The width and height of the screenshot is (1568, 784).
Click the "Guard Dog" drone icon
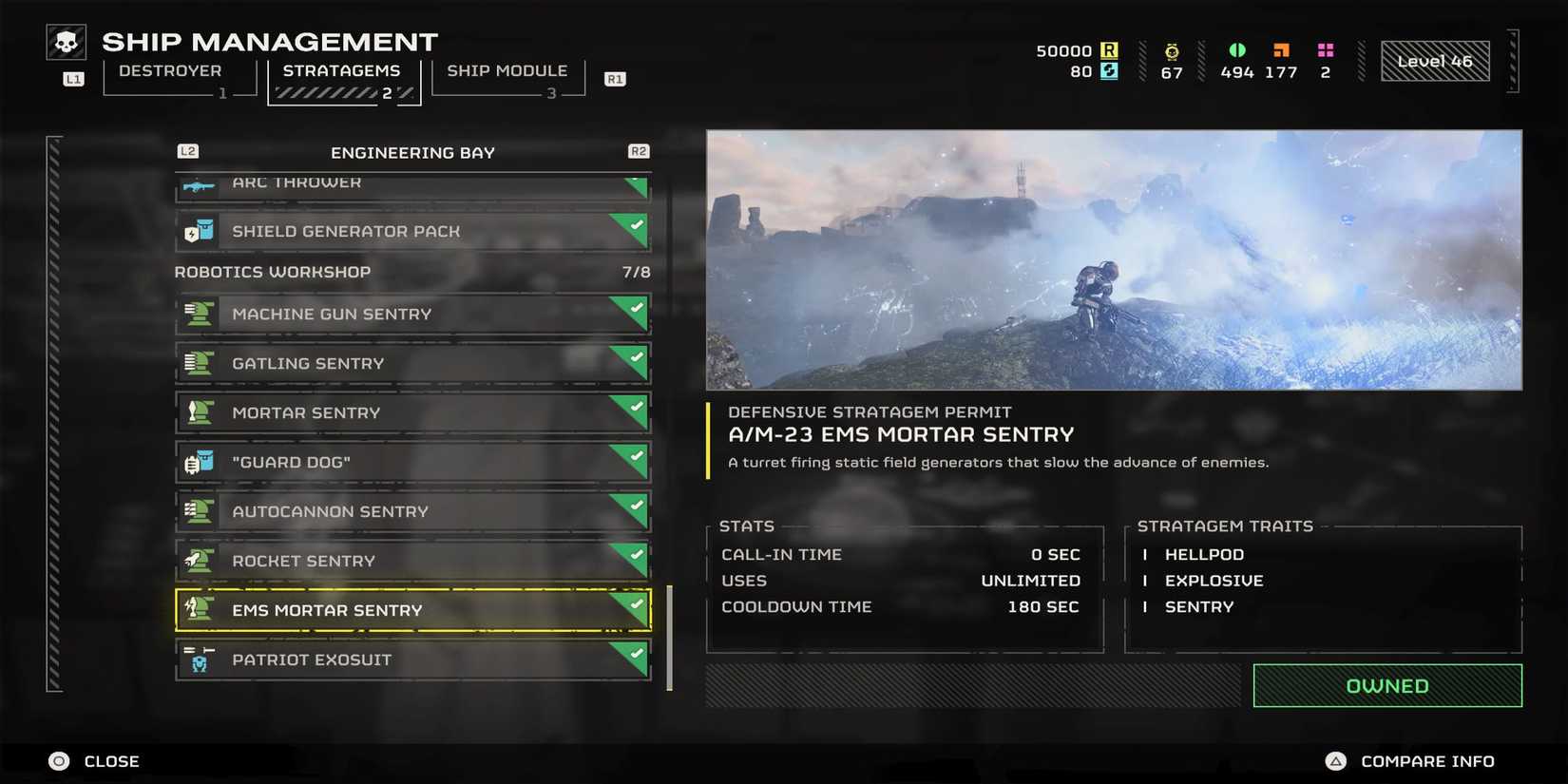(x=200, y=462)
